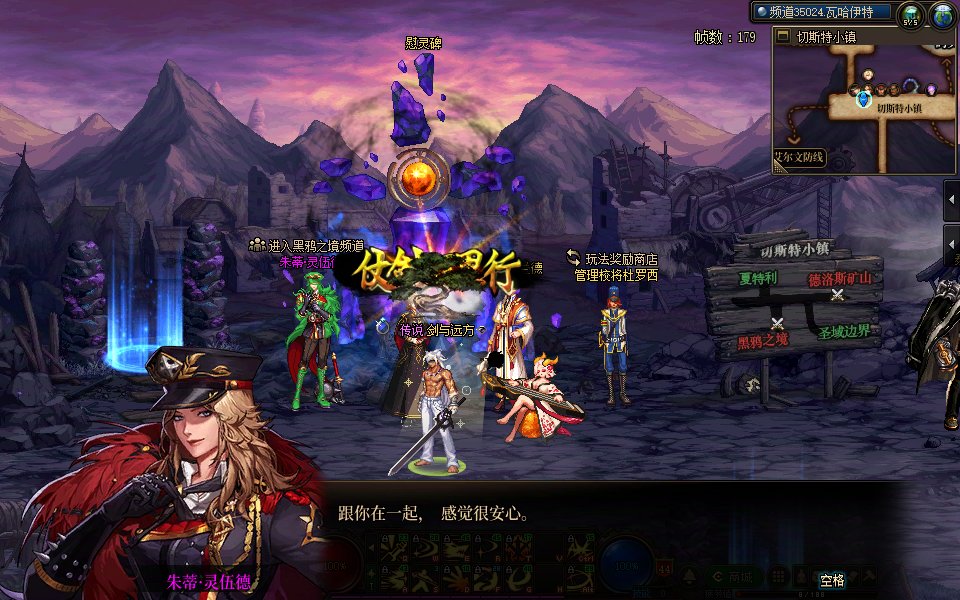Image resolution: width=960 pixels, height=600 pixels.
Task: Click the up-arrow button beside the level badge
Action: coord(690,577)
